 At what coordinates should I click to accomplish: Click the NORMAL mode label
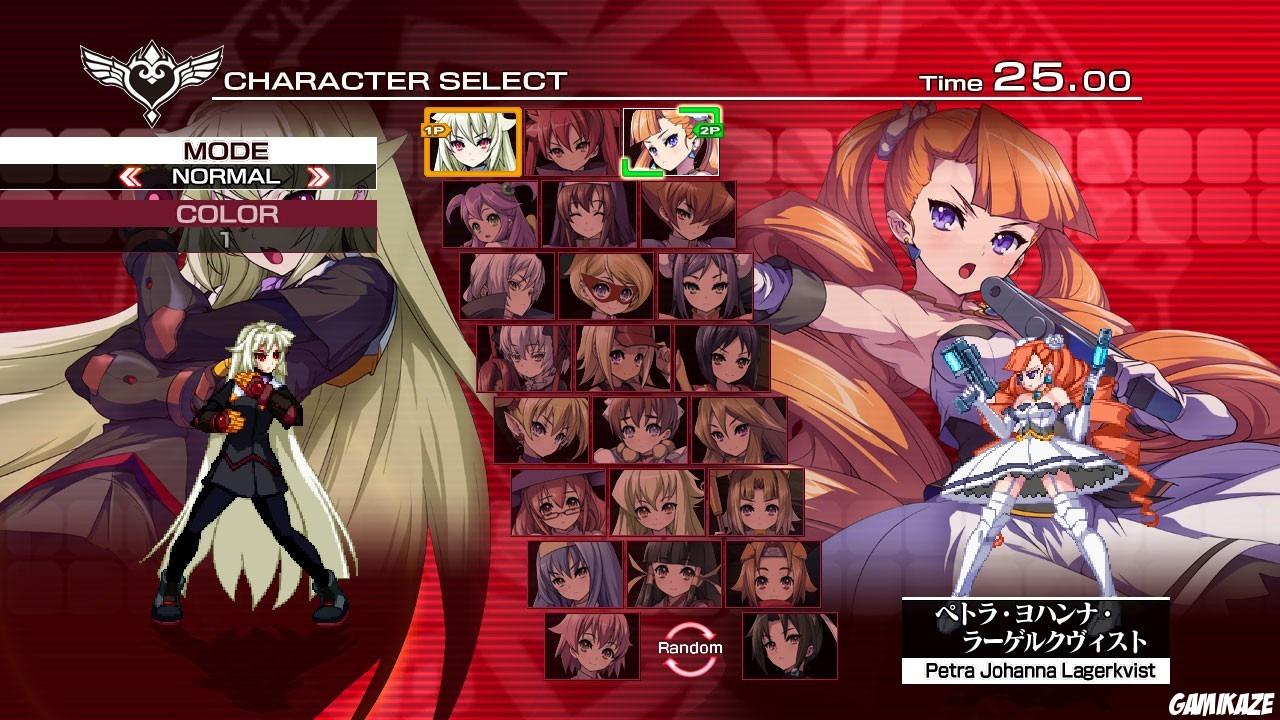tap(227, 175)
